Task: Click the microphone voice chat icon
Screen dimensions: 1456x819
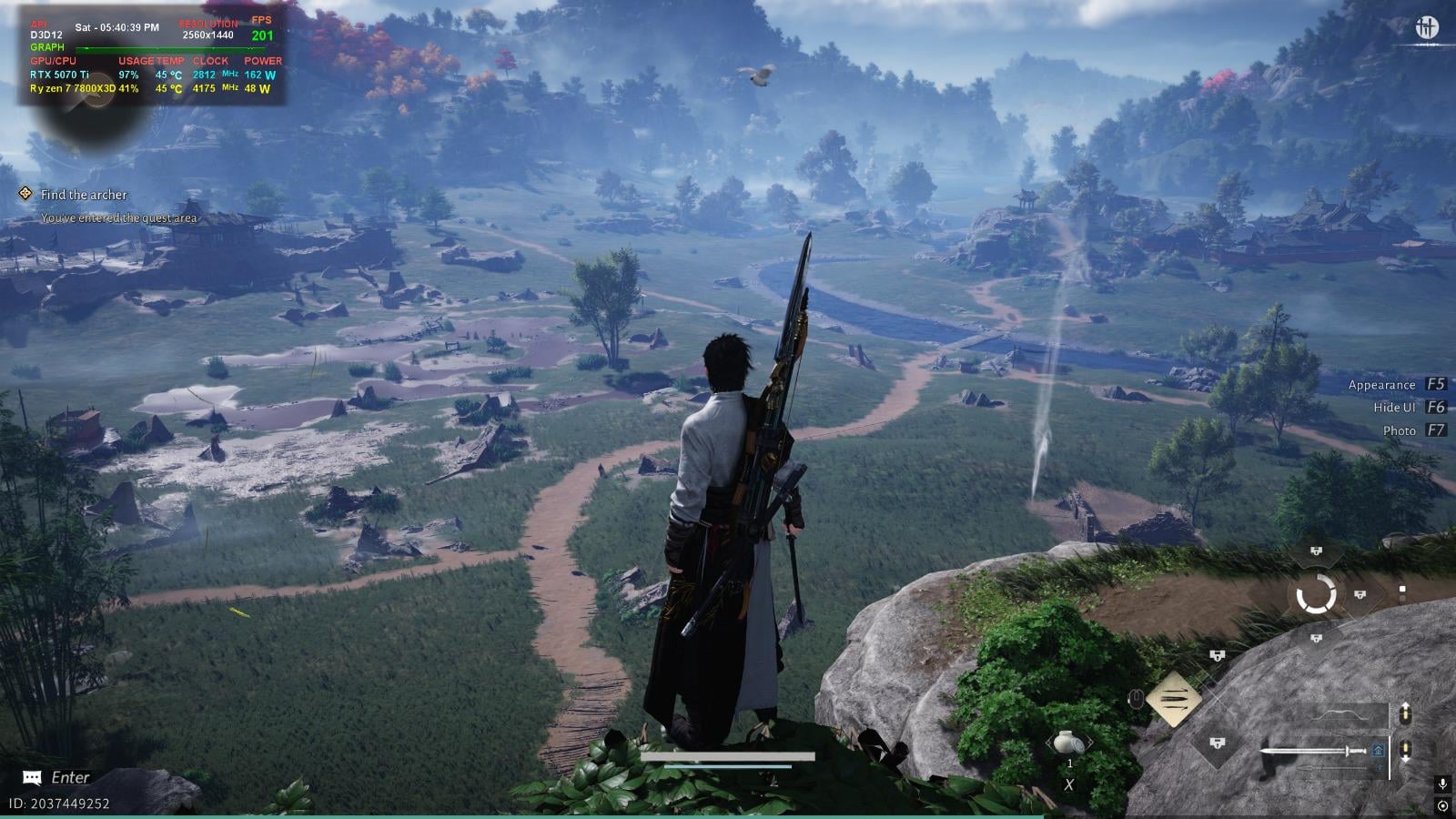Action: [1442, 784]
